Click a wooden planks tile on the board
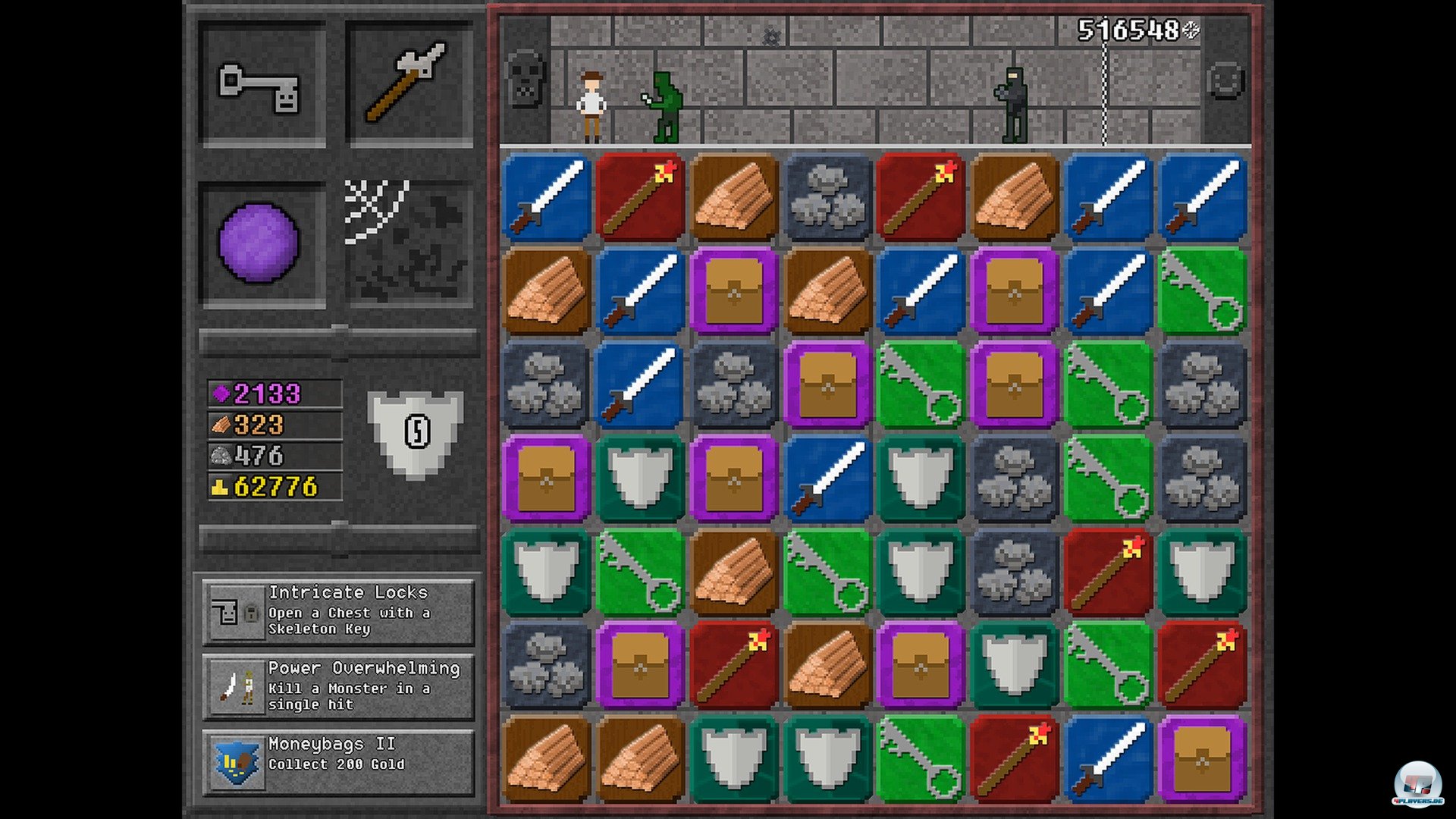This screenshot has height=819, width=1456. [732, 196]
